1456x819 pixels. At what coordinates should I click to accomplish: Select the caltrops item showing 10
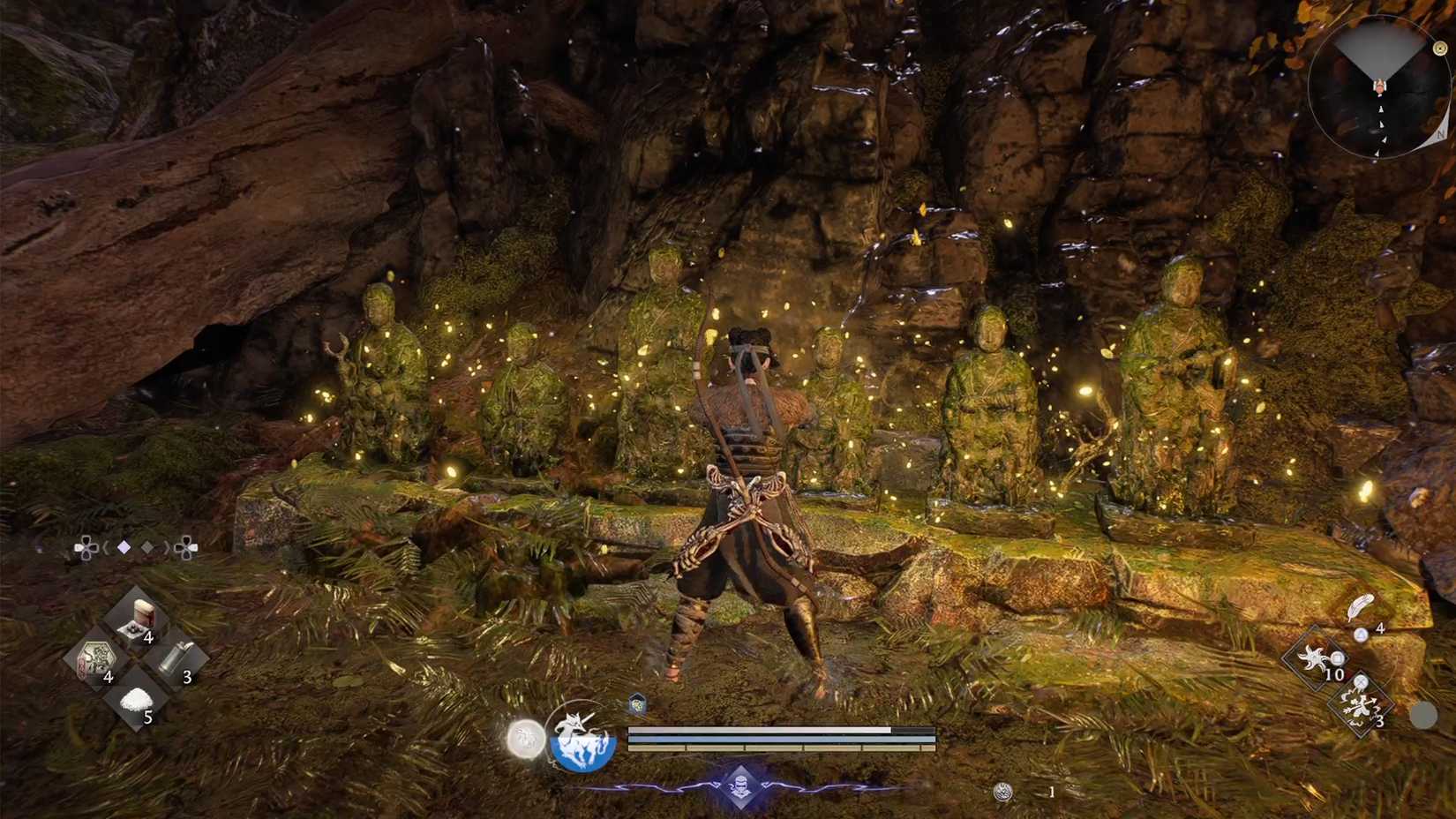(1314, 657)
